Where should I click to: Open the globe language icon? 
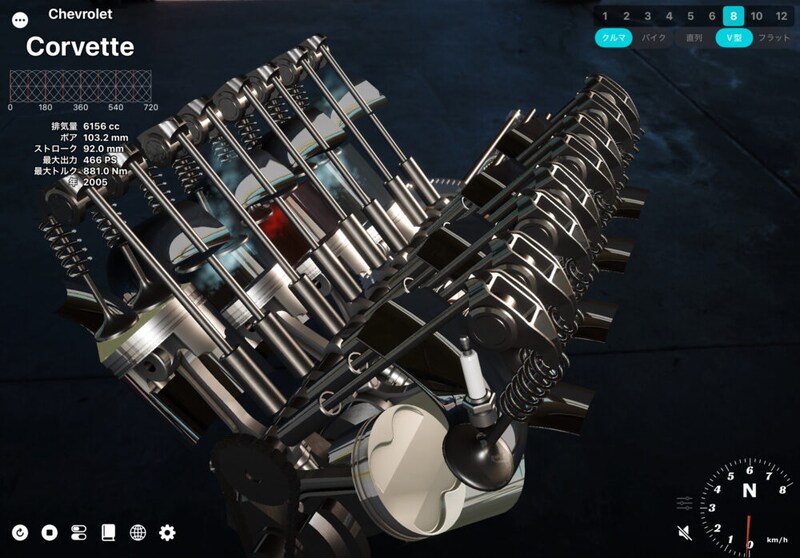pyautogui.click(x=138, y=532)
